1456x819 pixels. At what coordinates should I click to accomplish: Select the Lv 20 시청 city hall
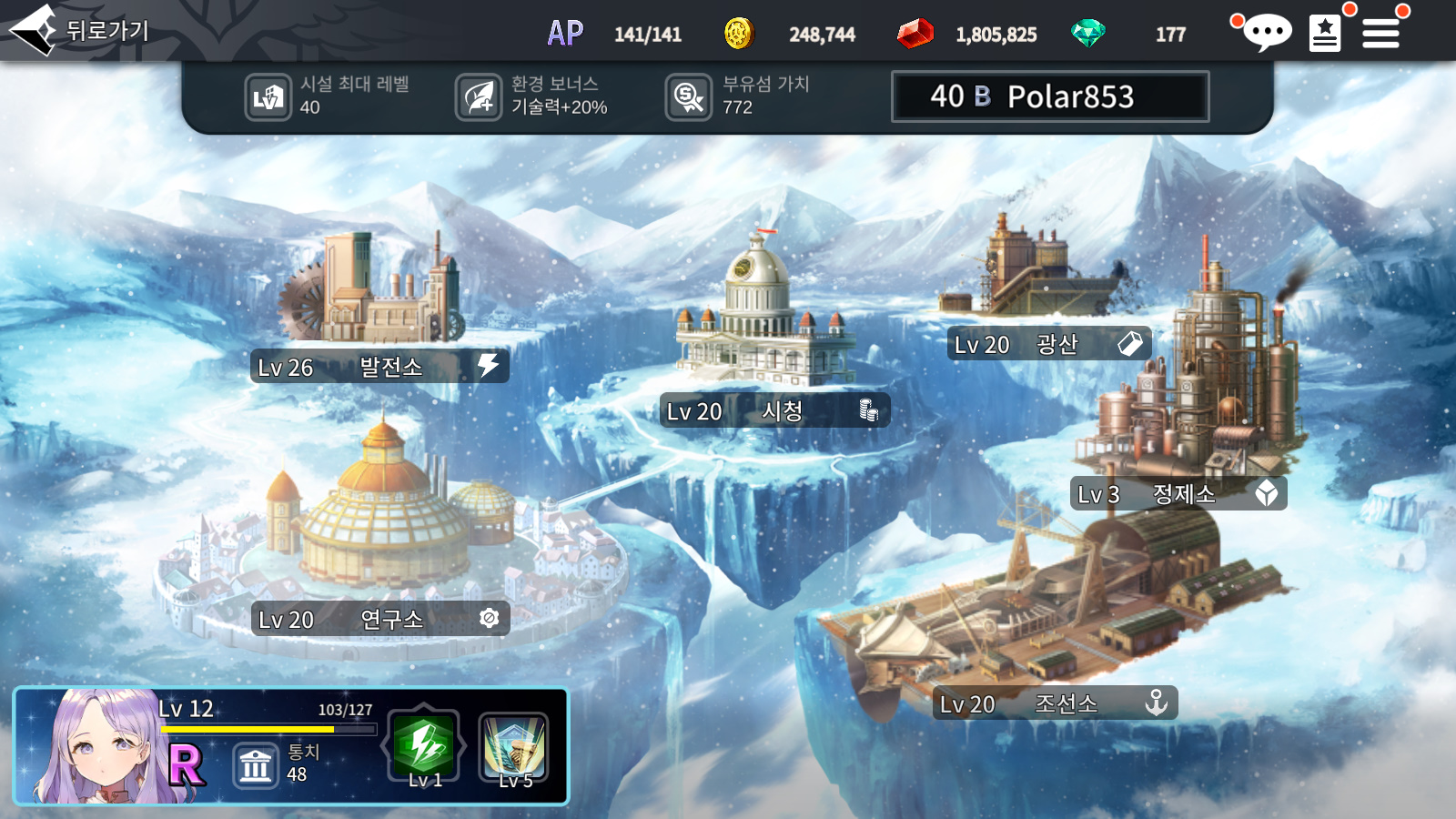click(x=774, y=411)
